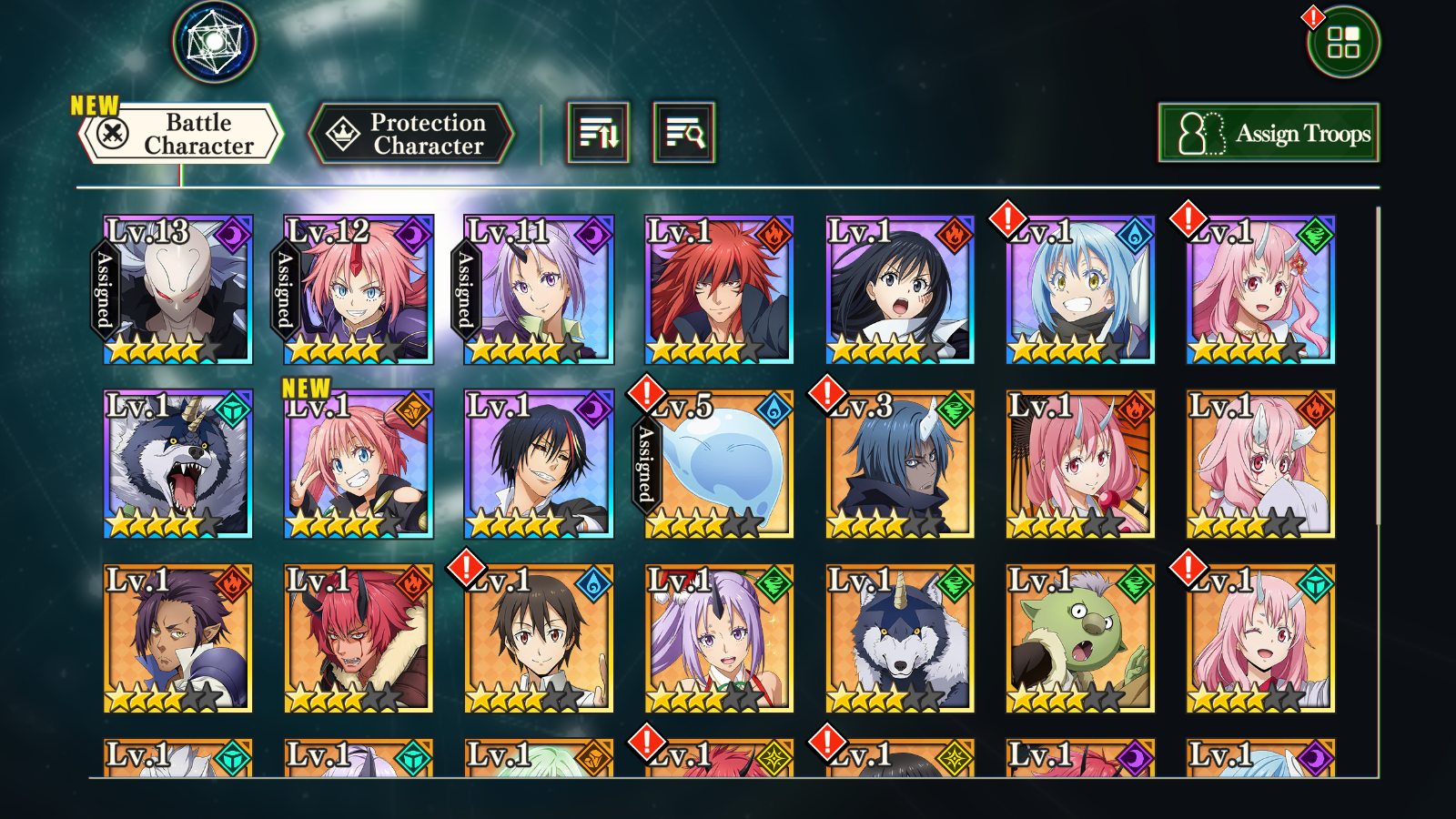Open the sort options icon
This screenshot has width=1456, height=819.
tap(600, 133)
